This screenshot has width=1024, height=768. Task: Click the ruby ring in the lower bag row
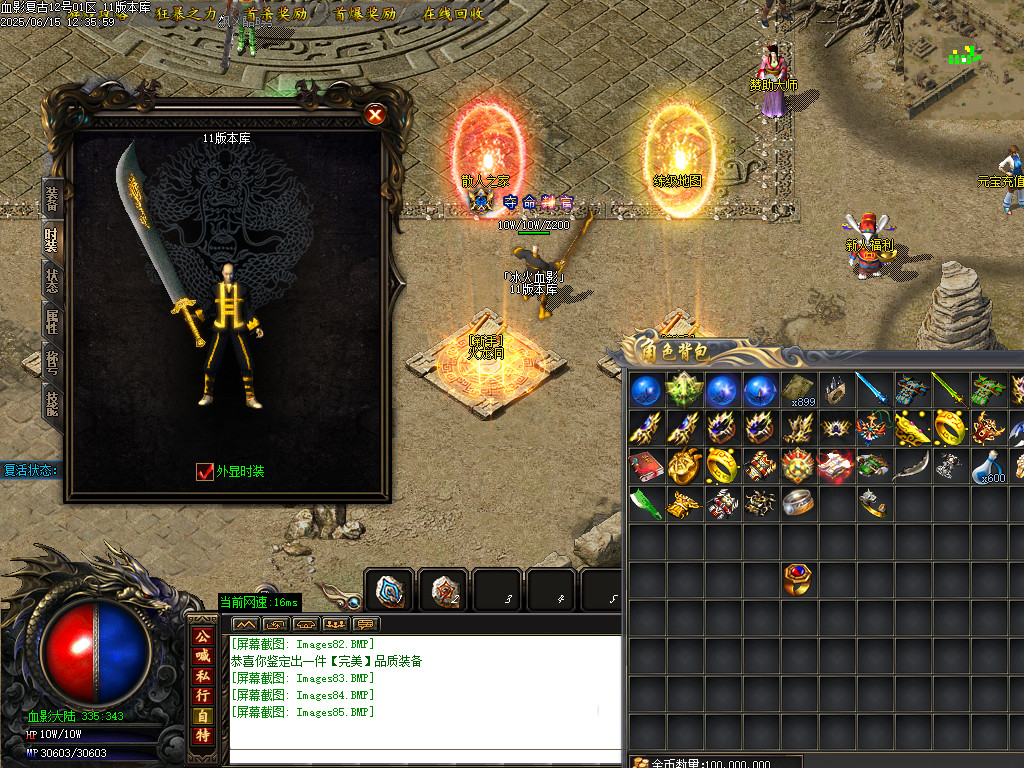[x=798, y=579]
